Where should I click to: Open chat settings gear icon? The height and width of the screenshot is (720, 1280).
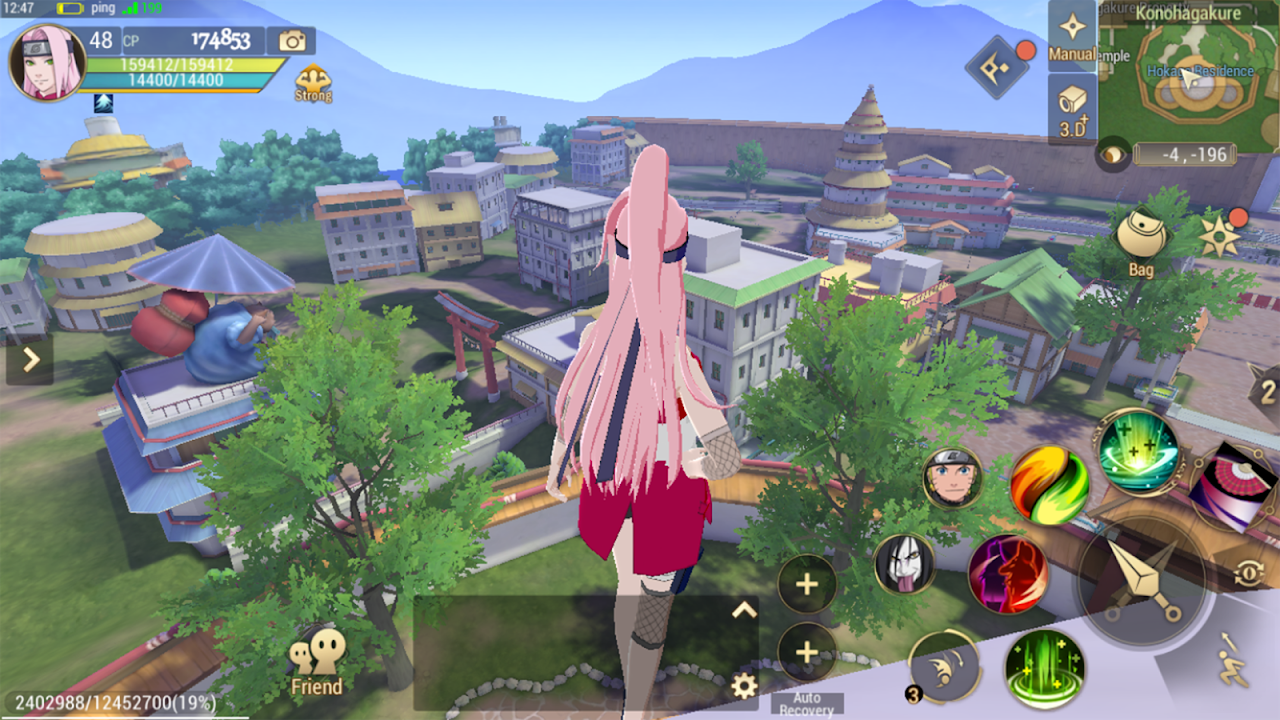point(743,686)
